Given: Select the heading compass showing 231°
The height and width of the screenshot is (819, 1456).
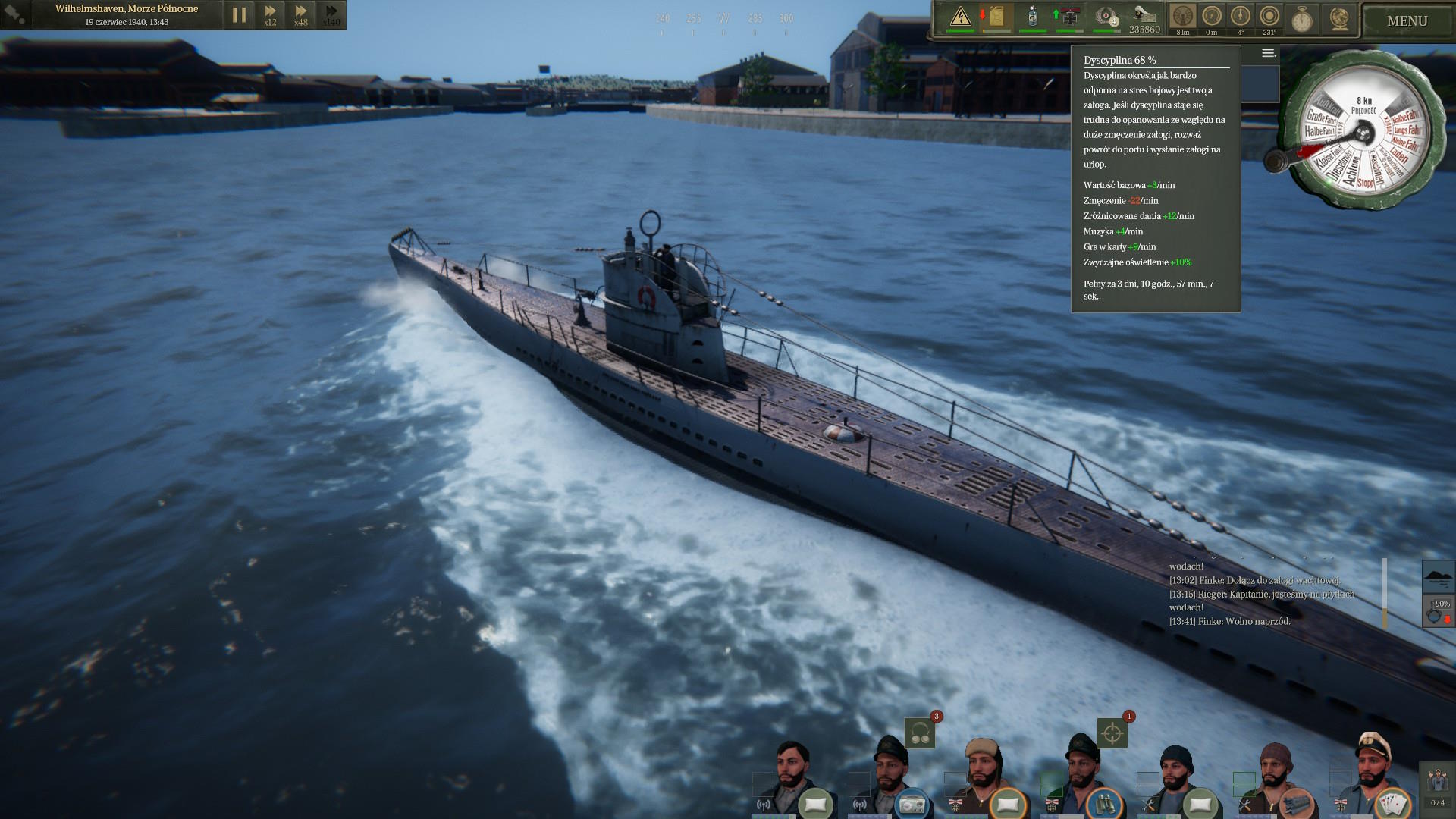Looking at the screenshot, I should coord(1269,17).
